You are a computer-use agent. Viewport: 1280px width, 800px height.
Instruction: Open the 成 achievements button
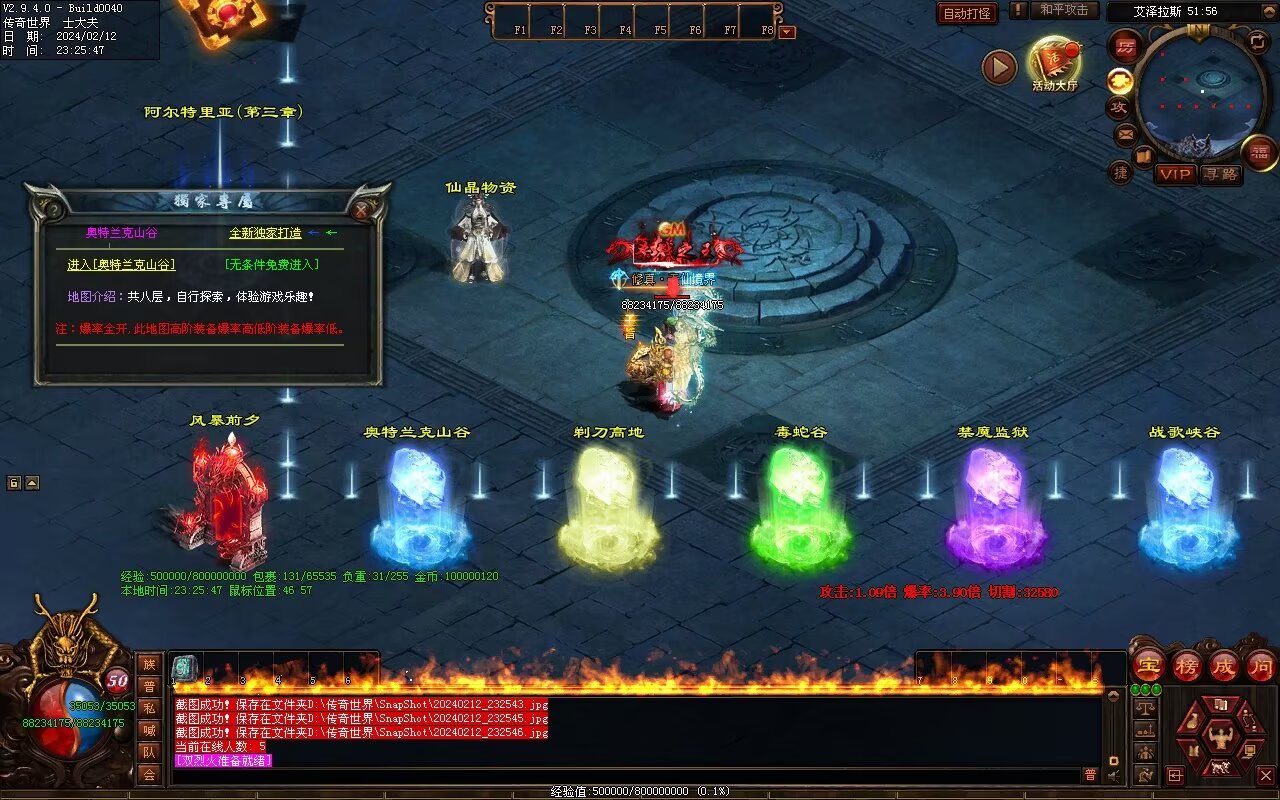pos(1223,665)
